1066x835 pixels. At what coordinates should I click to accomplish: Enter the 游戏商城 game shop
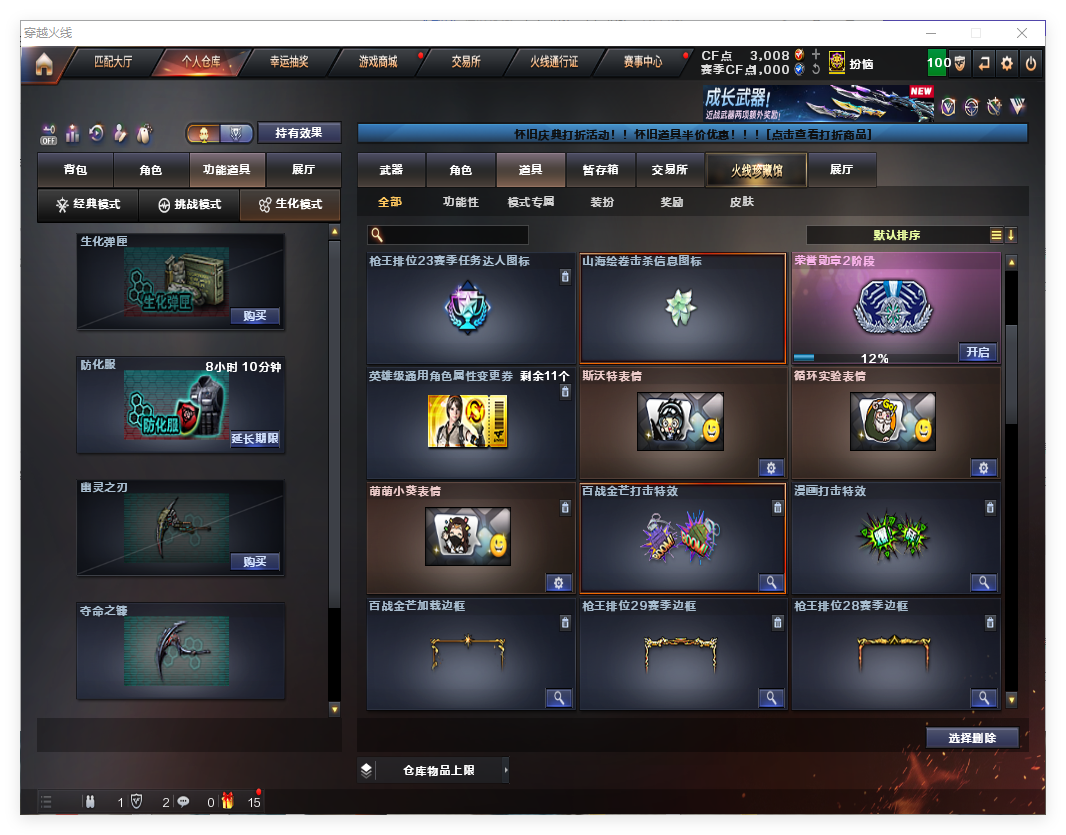(x=378, y=62)
